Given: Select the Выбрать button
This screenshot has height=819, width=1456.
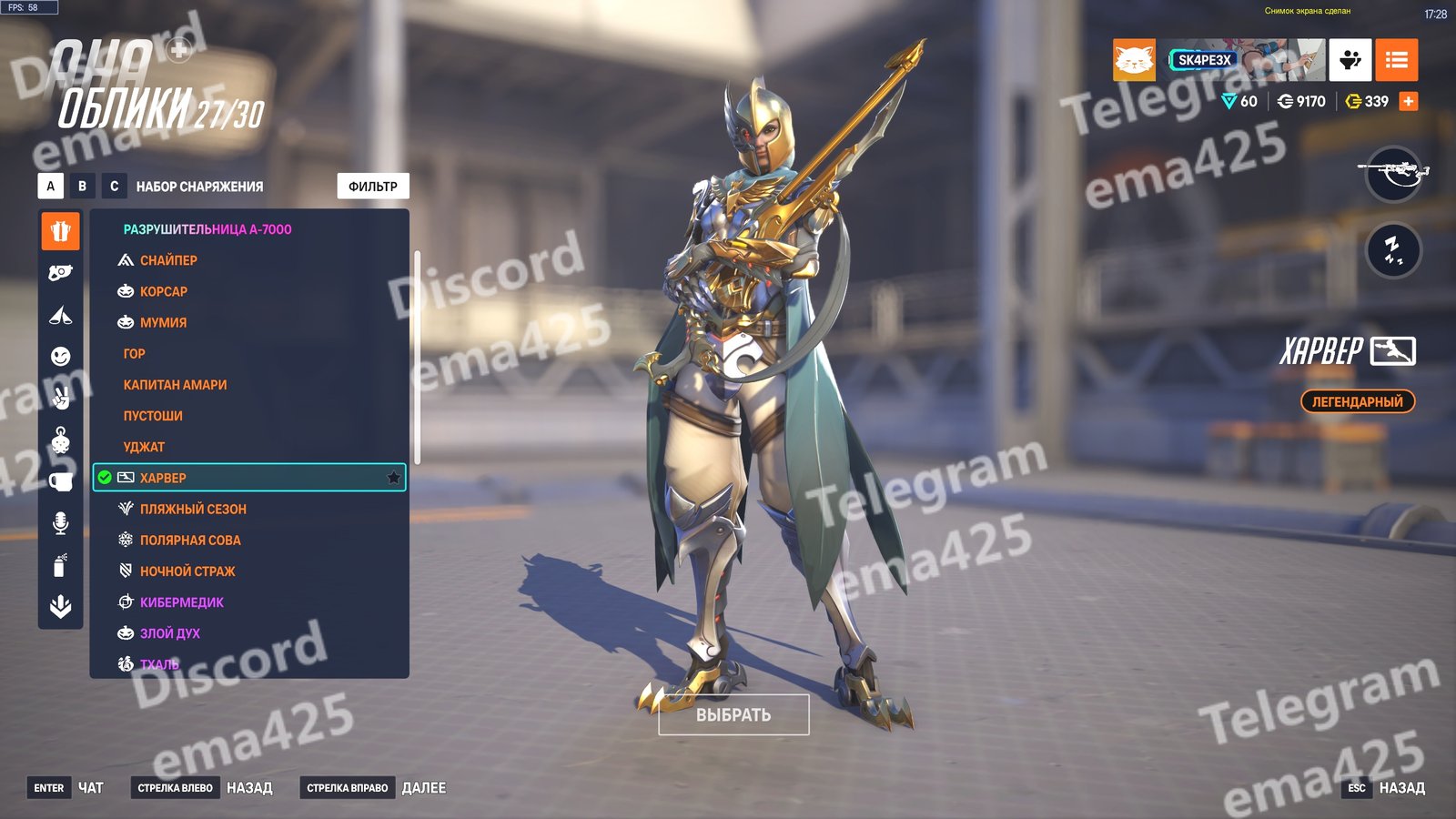Looking at the screenshot, I should [x=733, y=714].
